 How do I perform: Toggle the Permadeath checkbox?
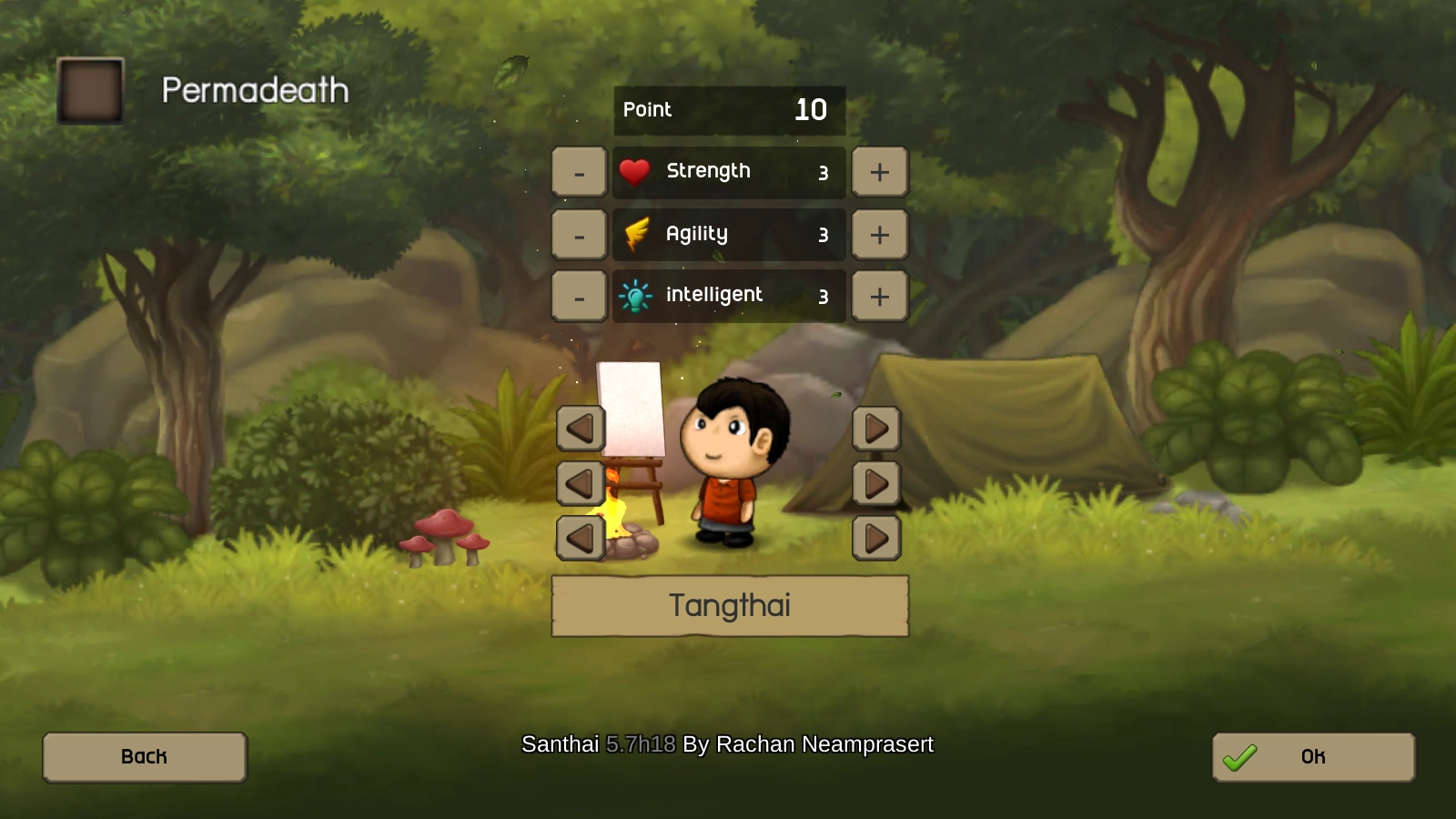(x=90, y=90)
